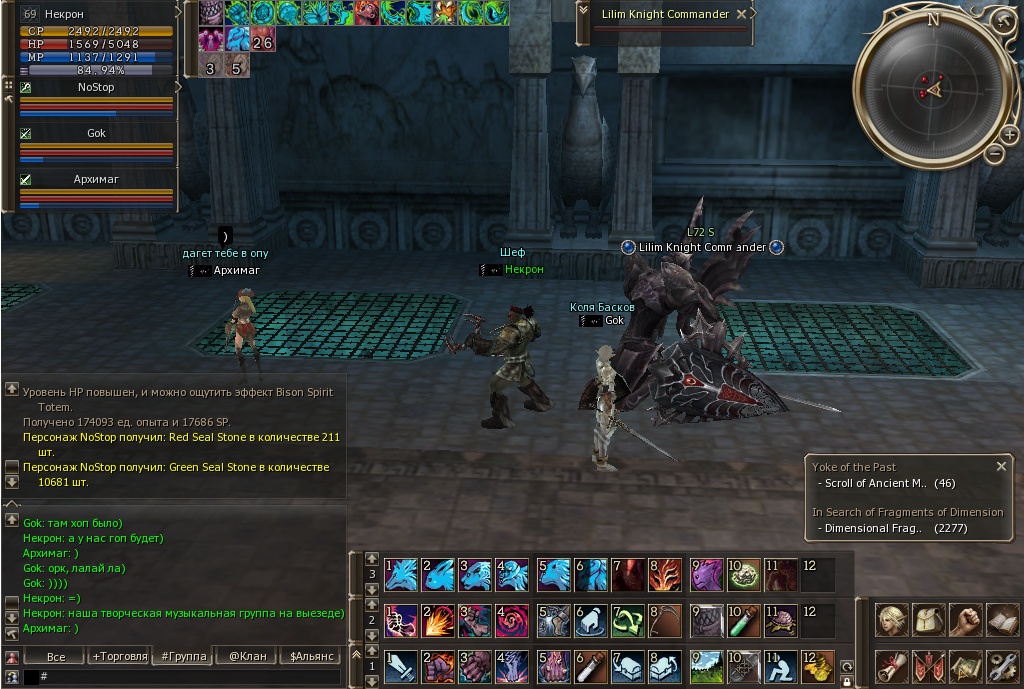Close the Lilim Knight Commander target window

point(741,15)
